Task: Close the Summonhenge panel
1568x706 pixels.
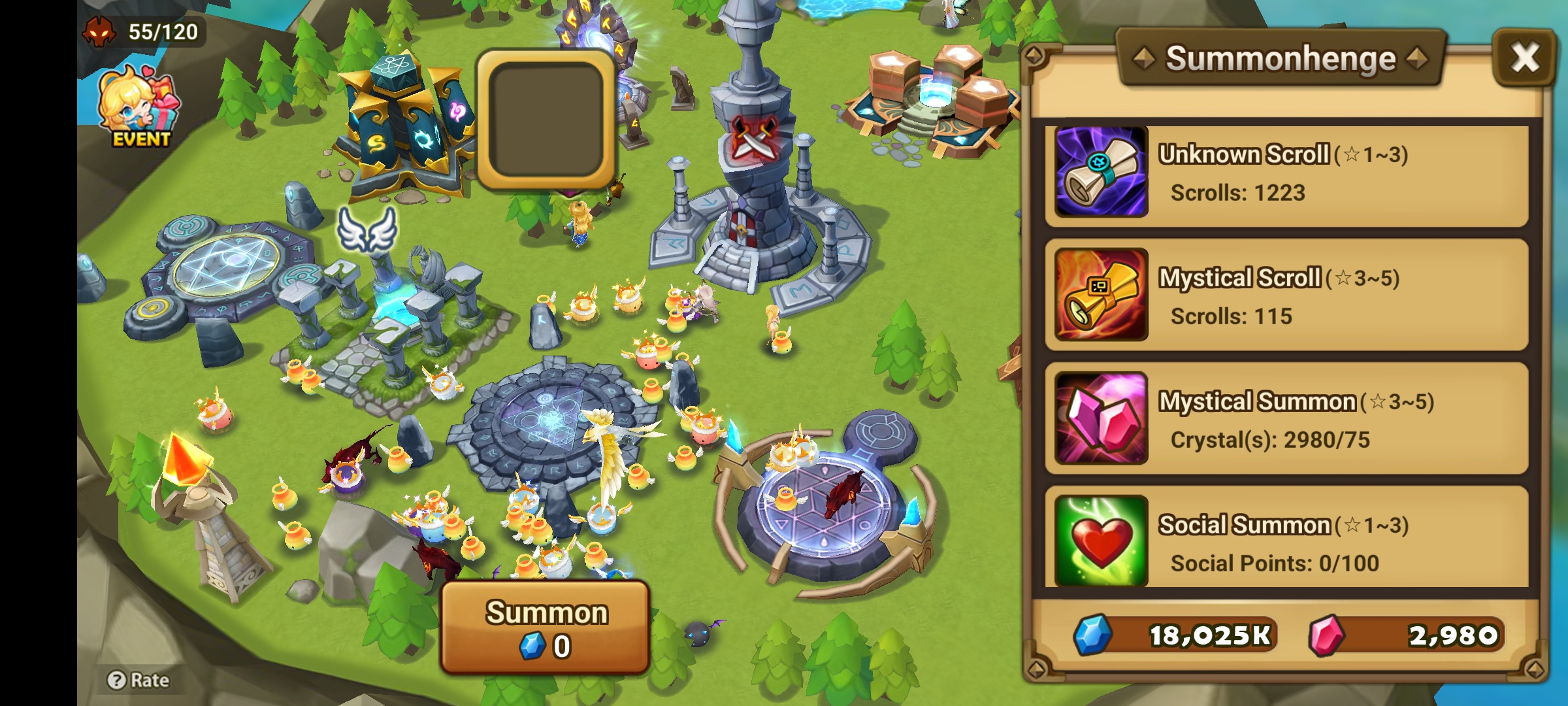Action: click(x=1525, y=58)
